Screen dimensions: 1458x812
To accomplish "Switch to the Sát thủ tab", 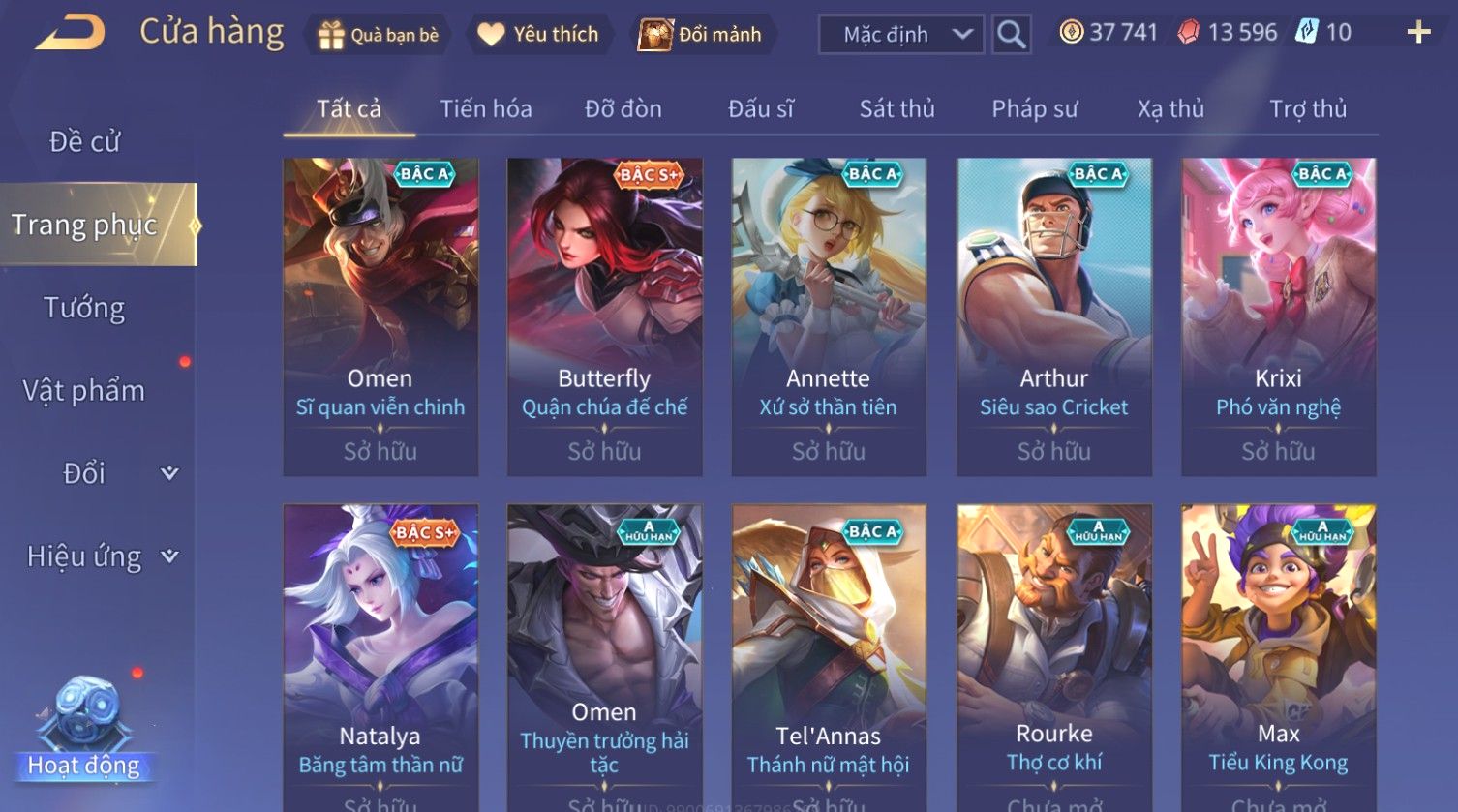I will click(896, 109).
